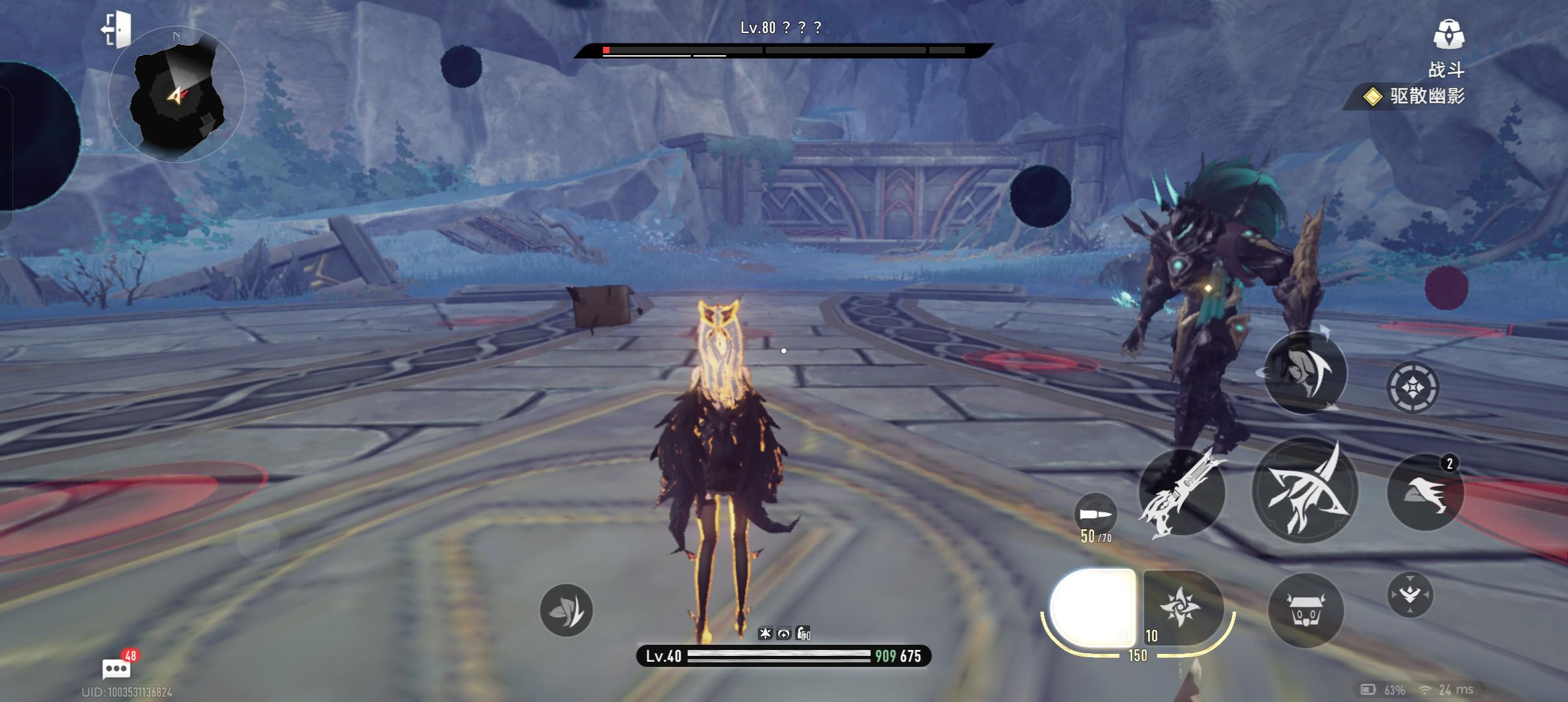
Task: Open the circular minimap
Action: tap(176, 96)
